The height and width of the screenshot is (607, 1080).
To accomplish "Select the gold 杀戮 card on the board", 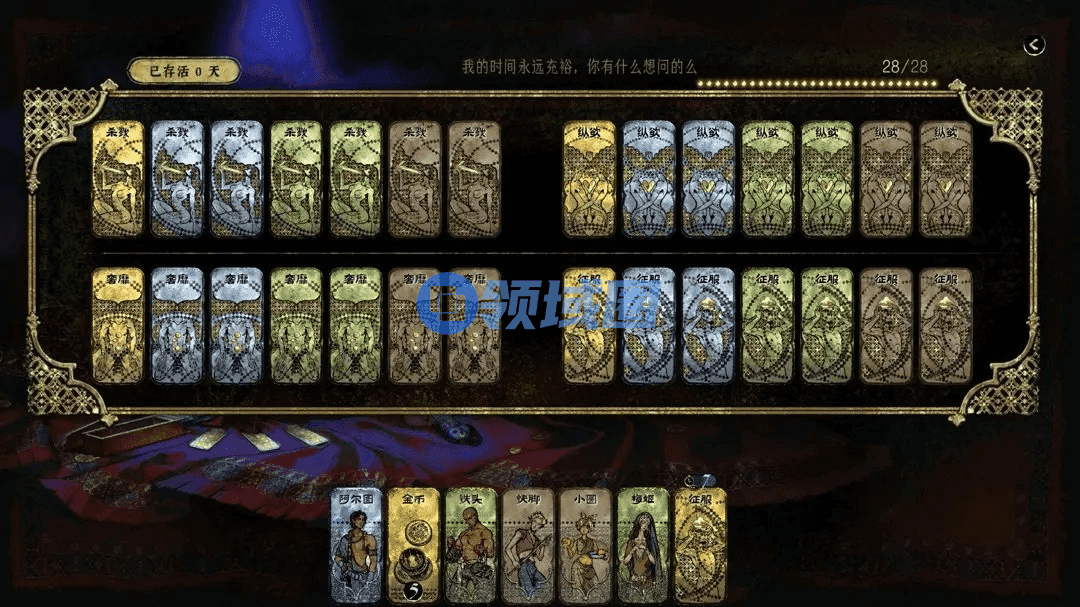I will click(x=118, y=179).
